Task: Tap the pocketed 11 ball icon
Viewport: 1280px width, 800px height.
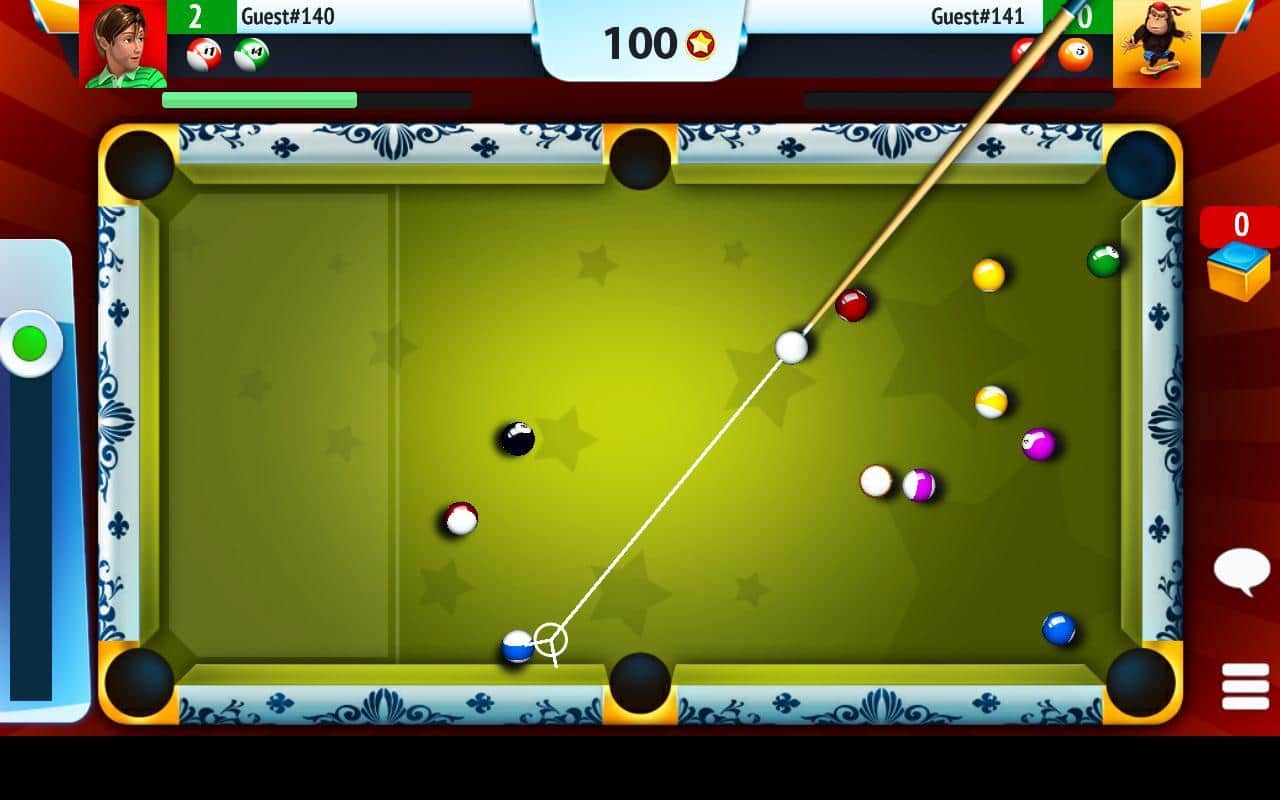Action: pyautogui.click(x=203, y=54)
